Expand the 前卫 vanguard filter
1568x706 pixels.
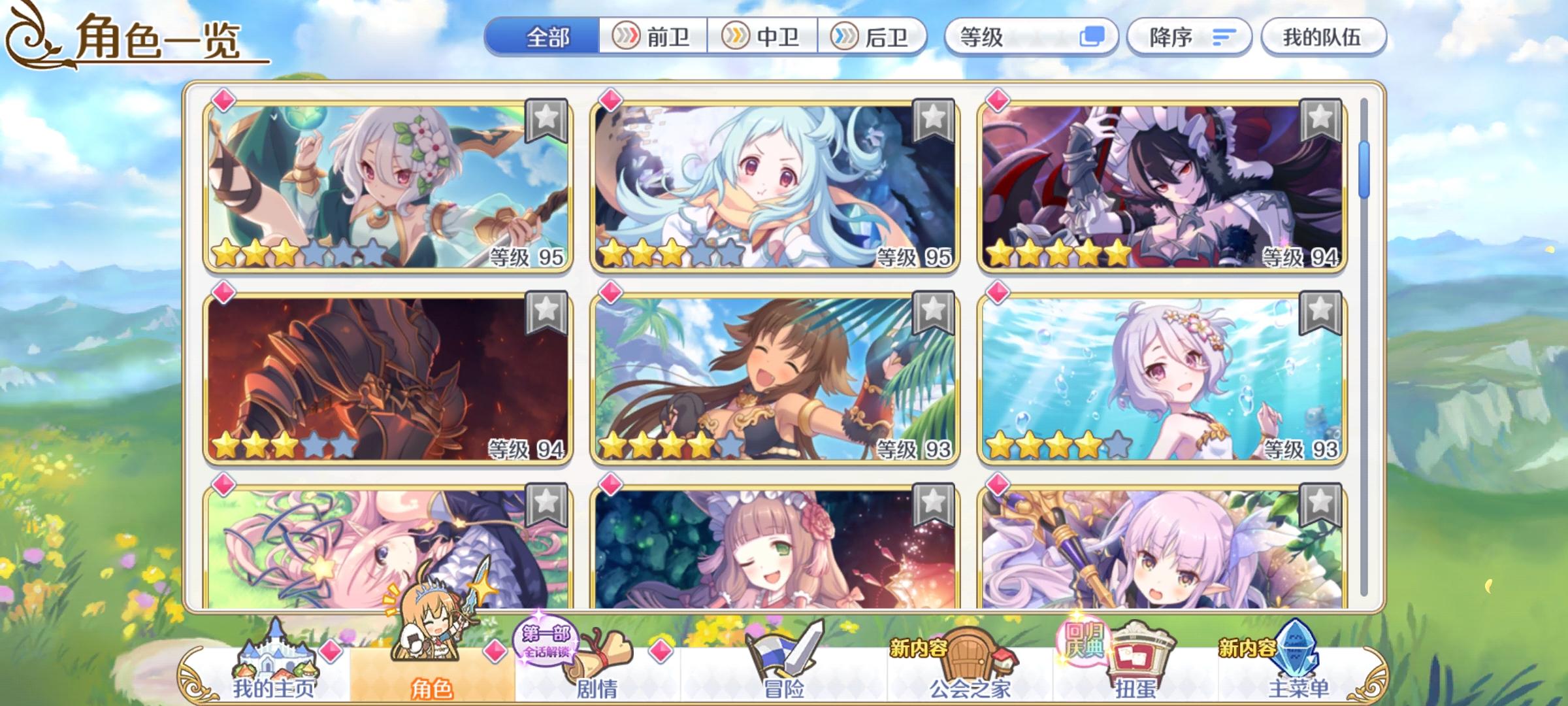[653, 37]
